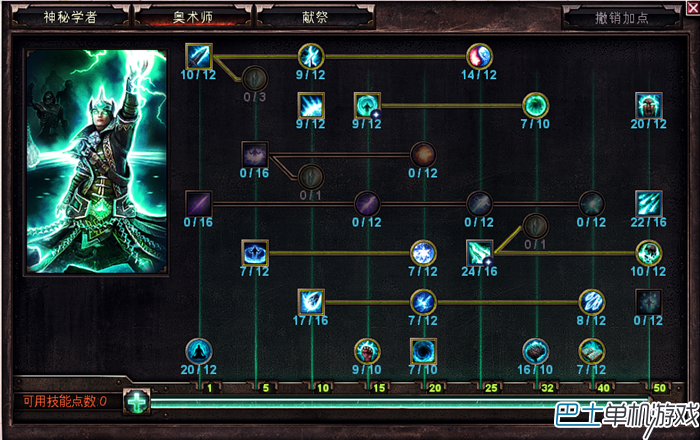Pick the masked face skill at 20/12

649,104
